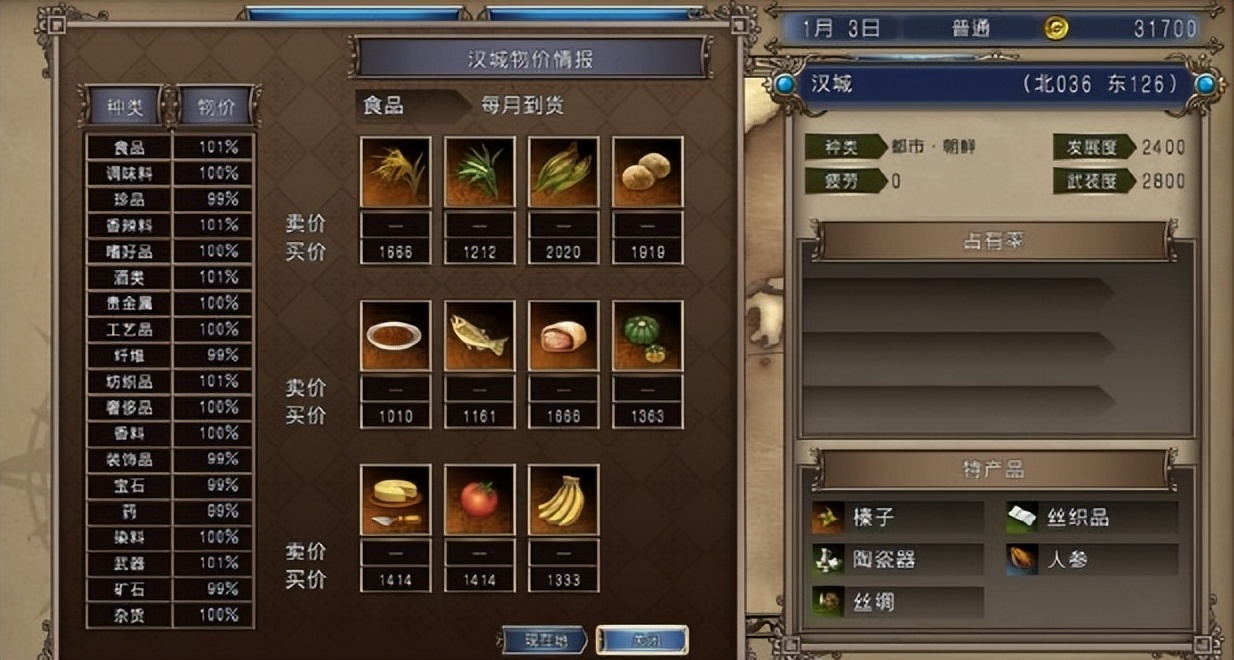The height and width of the screenshot is (660, 1234).
Task: Click the 物价 column header
Action: [216, 106]
